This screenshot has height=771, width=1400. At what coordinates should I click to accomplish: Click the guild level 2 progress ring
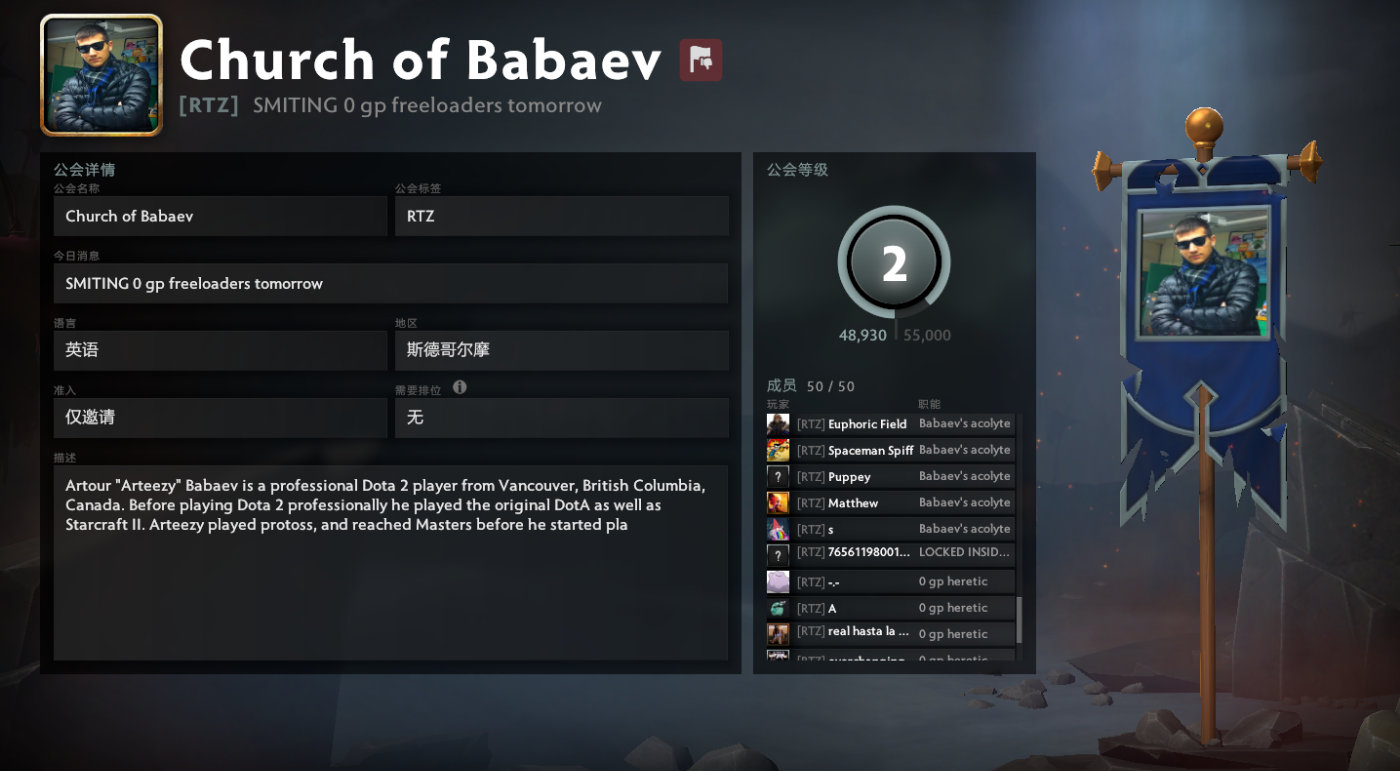(x=893, y=263)
